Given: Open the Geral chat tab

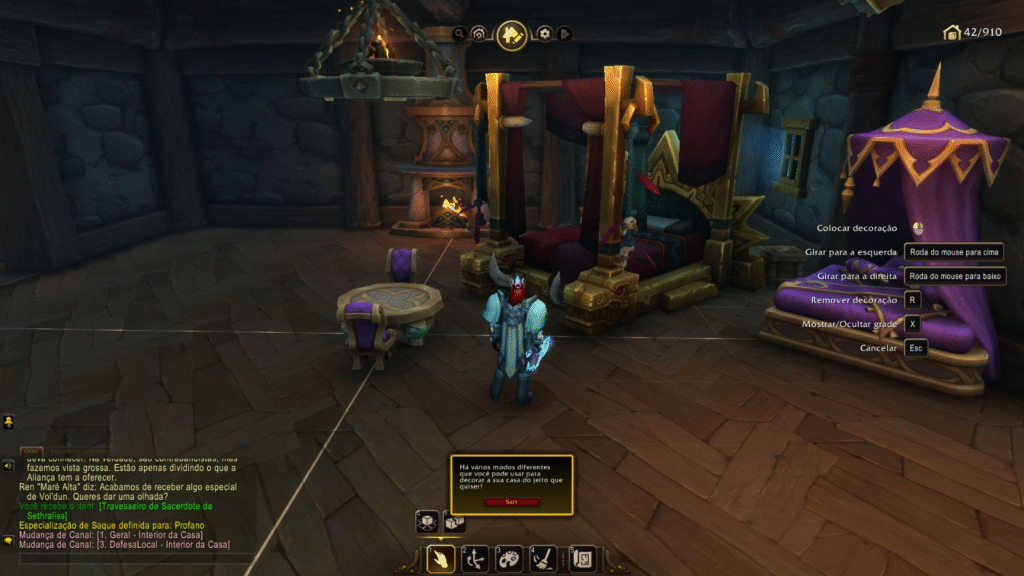Looking at the screenshot, I should (x=31, y=452).
